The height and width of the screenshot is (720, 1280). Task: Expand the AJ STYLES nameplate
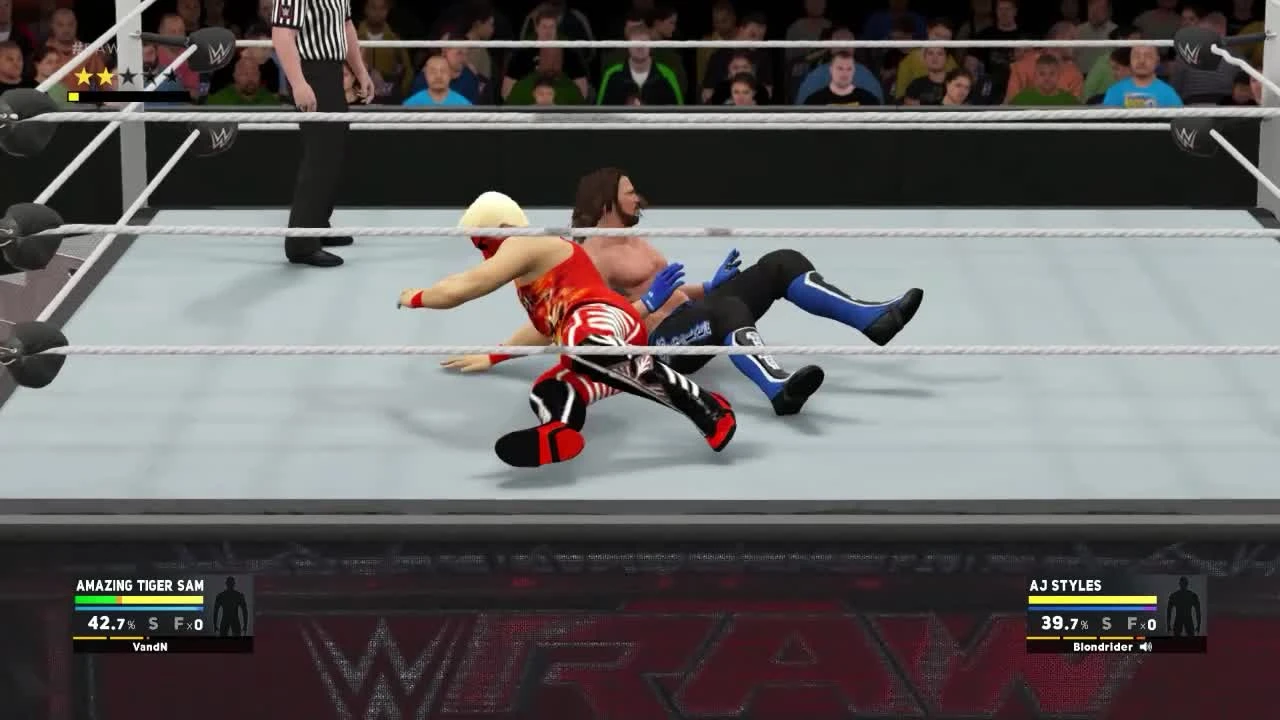[1063, 586]
